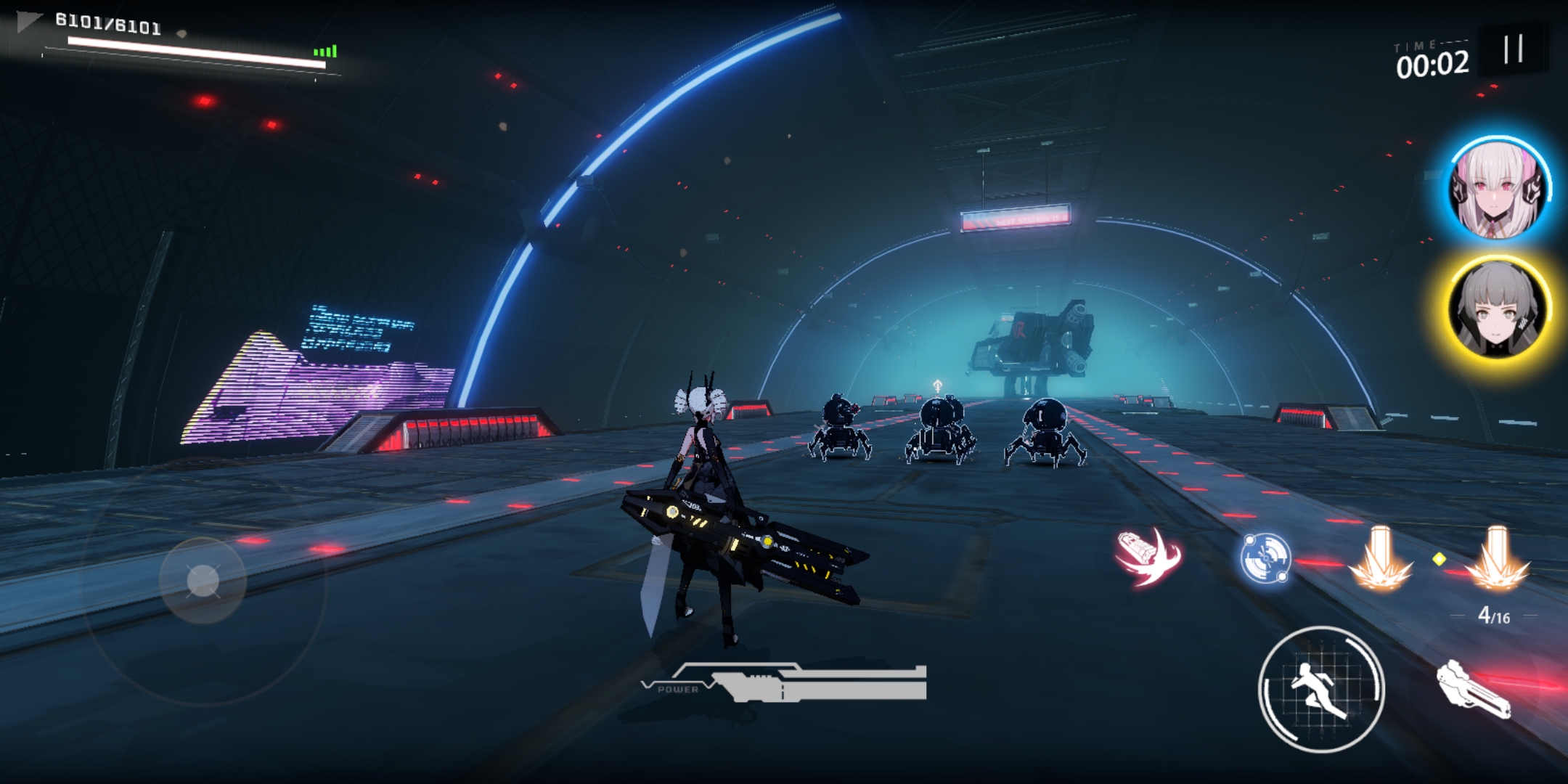The image size is (1568, 784).
Task: Fire the white gun basic attack
Action: tap(1475, 689)
